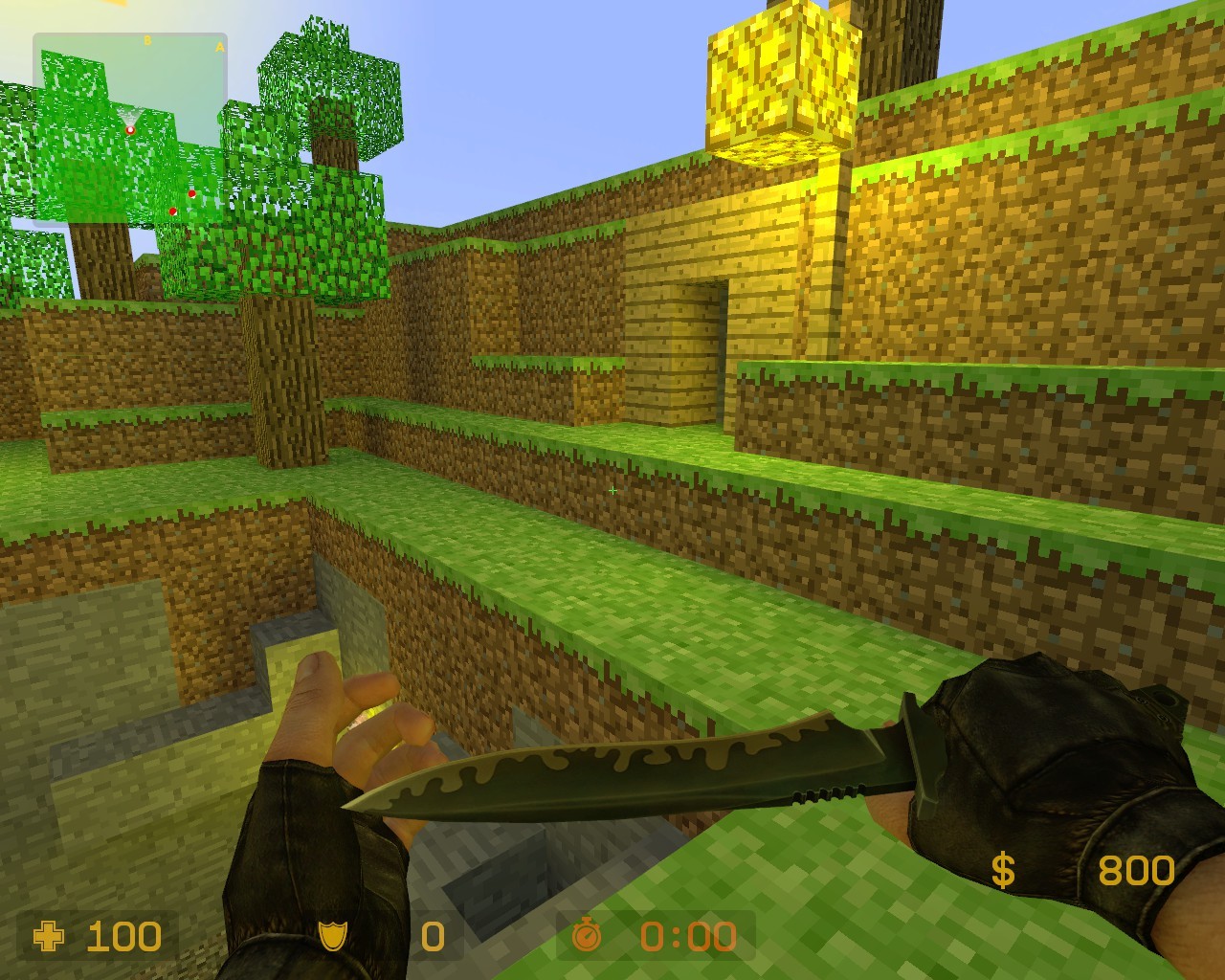Click the red dot nearest the radar center
Screen dimensions: 1225x980
pos(192,195)
